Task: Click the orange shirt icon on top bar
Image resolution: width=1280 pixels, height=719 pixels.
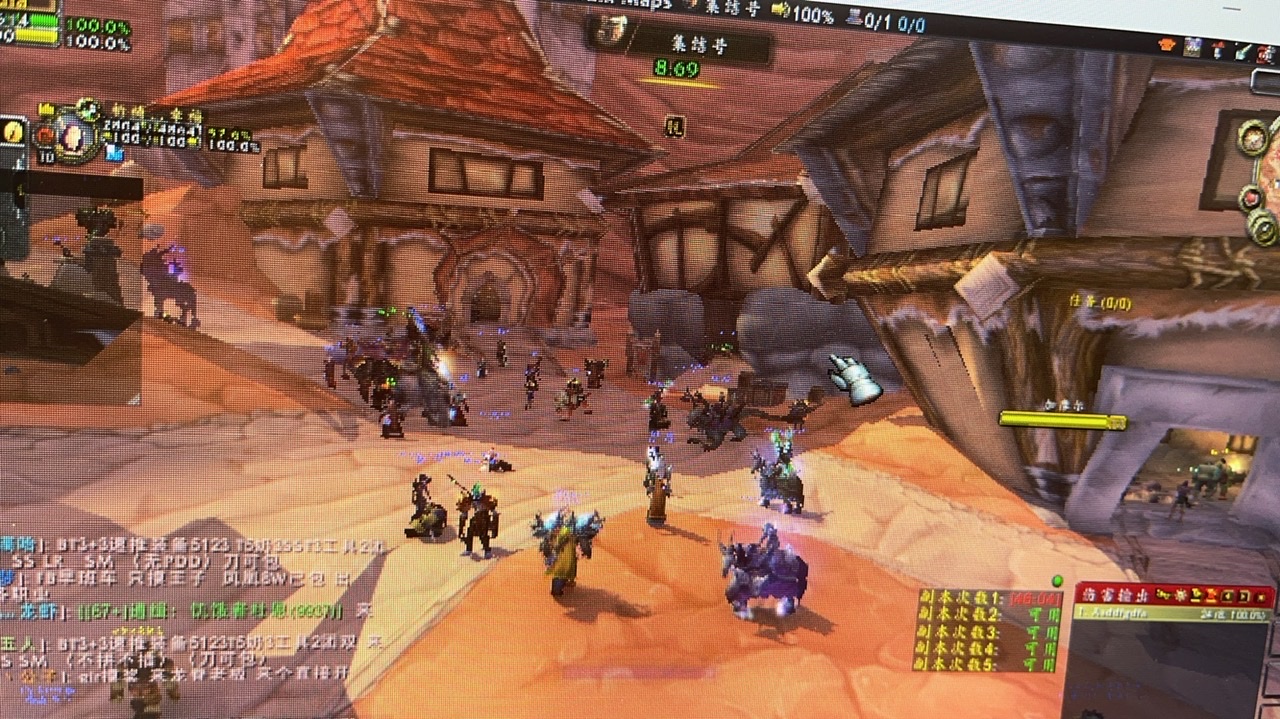Action: coord(1167,45)
